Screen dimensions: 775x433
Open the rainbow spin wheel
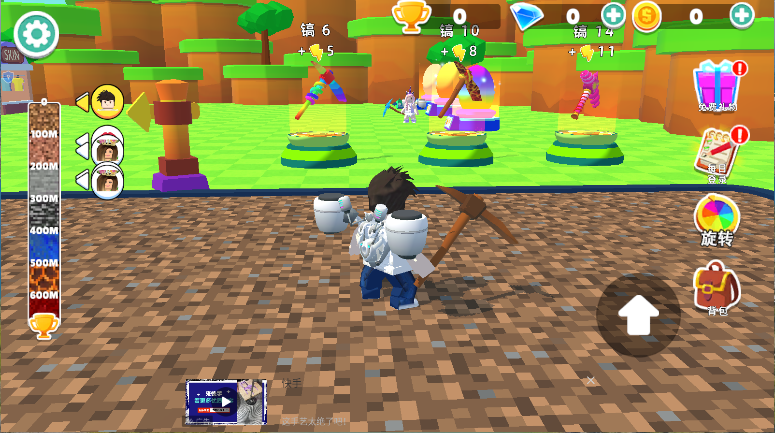717,219
